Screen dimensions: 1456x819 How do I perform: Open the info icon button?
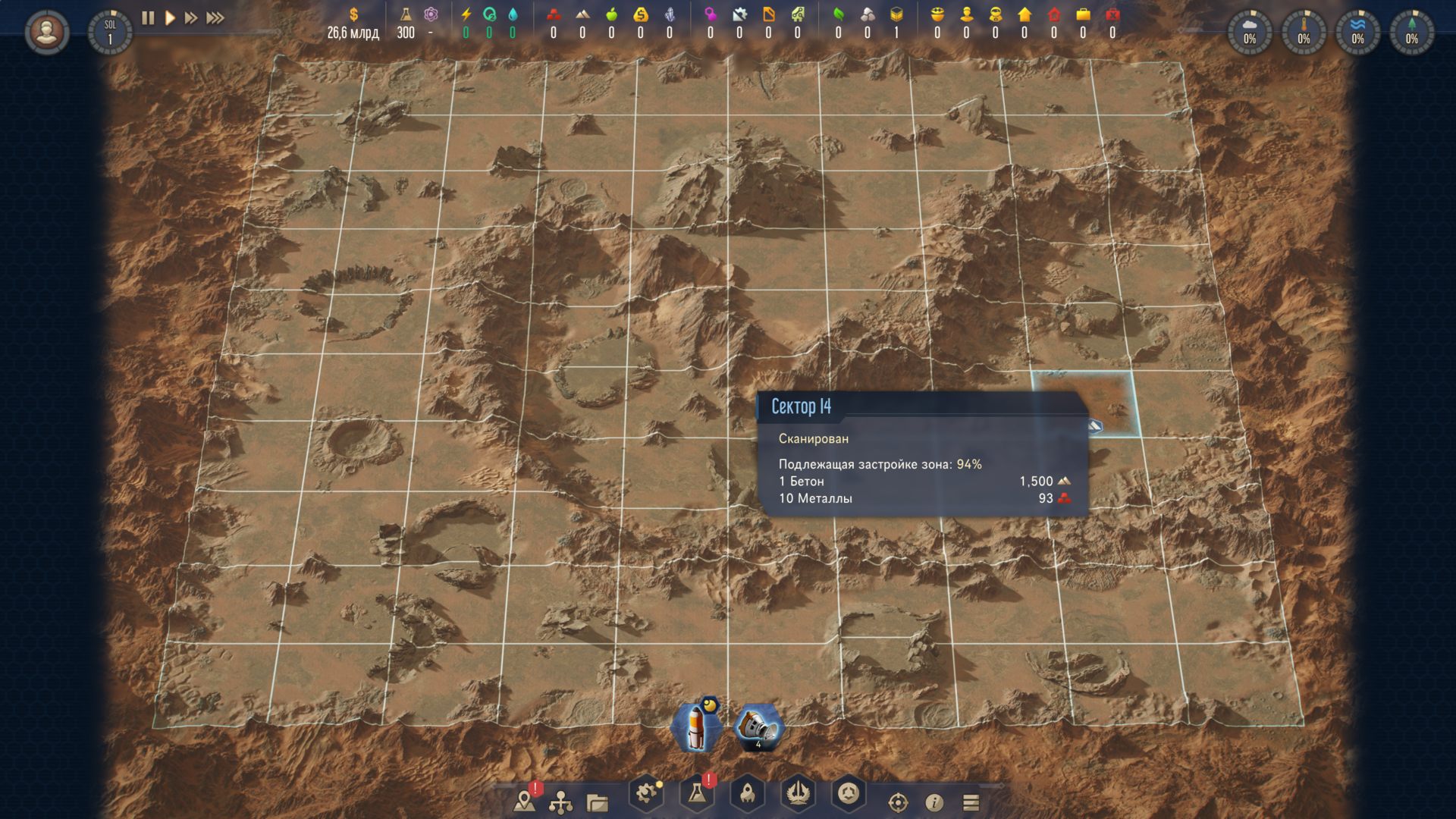934,802
